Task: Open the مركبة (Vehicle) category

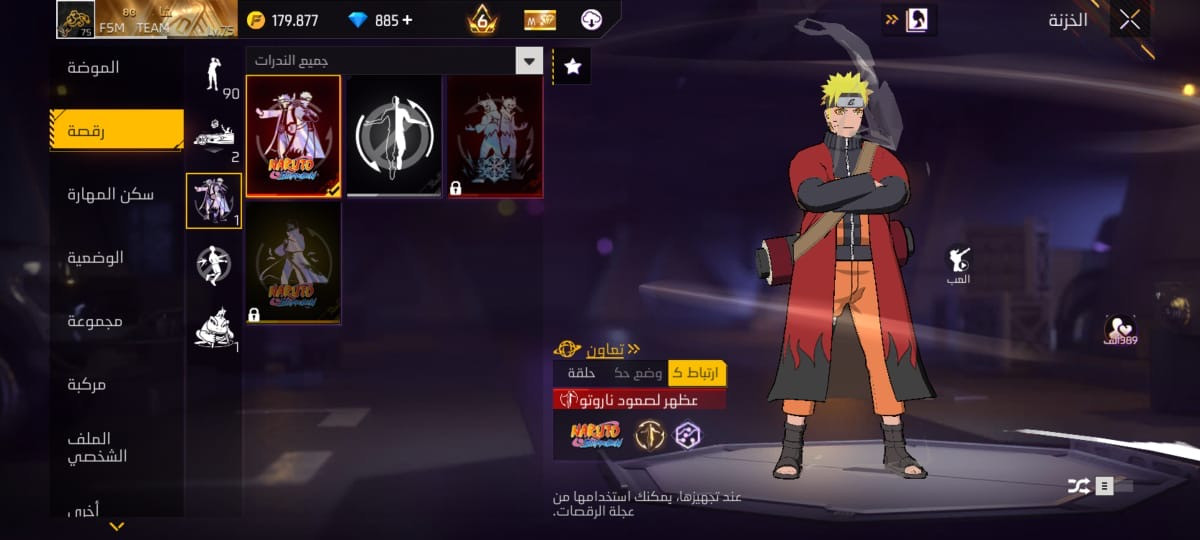Action: (87, 384)
